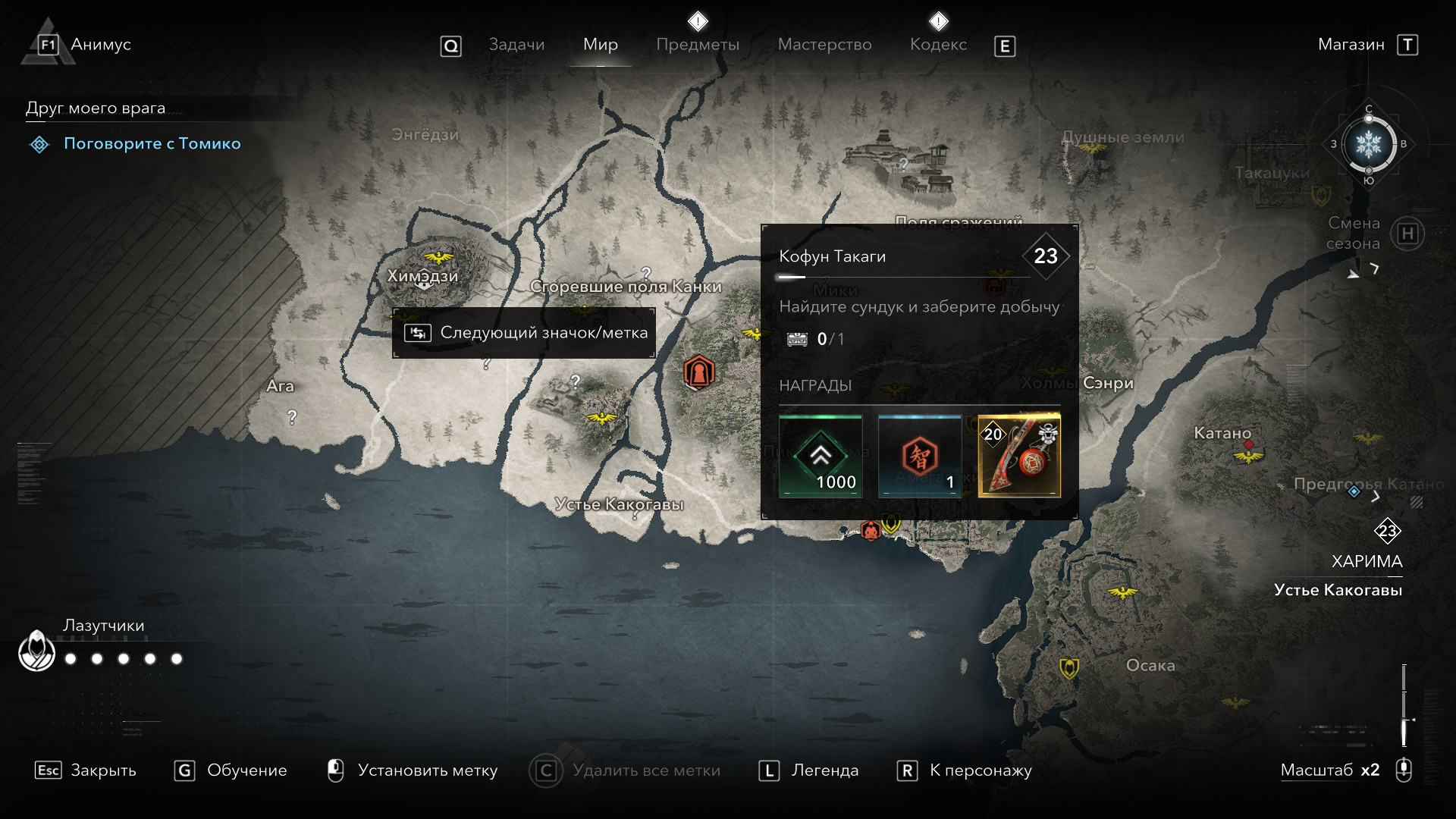
Task: Select the Осака castle shield marker
Action: coord(1069,668)
